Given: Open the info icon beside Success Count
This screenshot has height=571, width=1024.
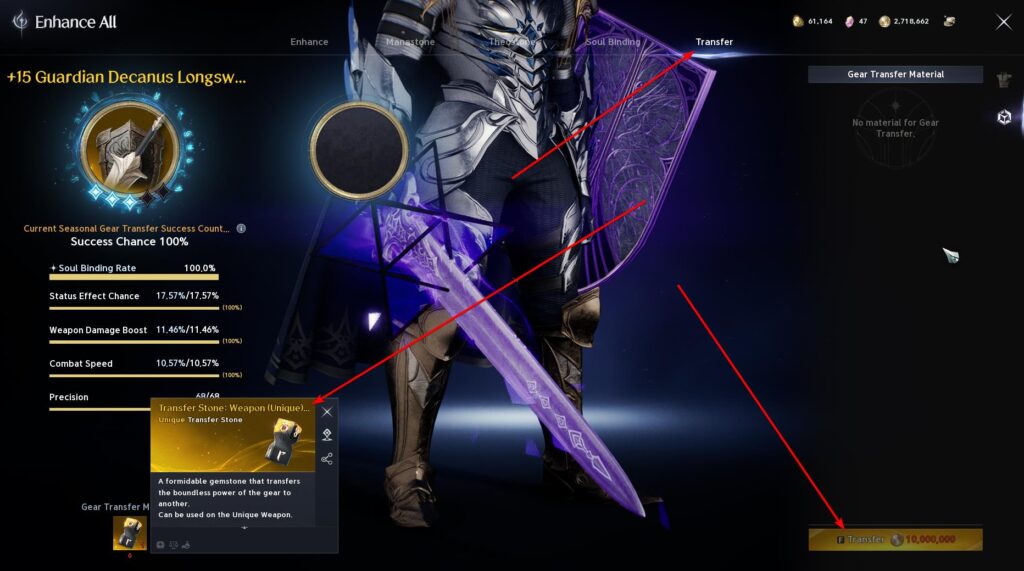Looking at the screenshot, I should tap(241, 228).
